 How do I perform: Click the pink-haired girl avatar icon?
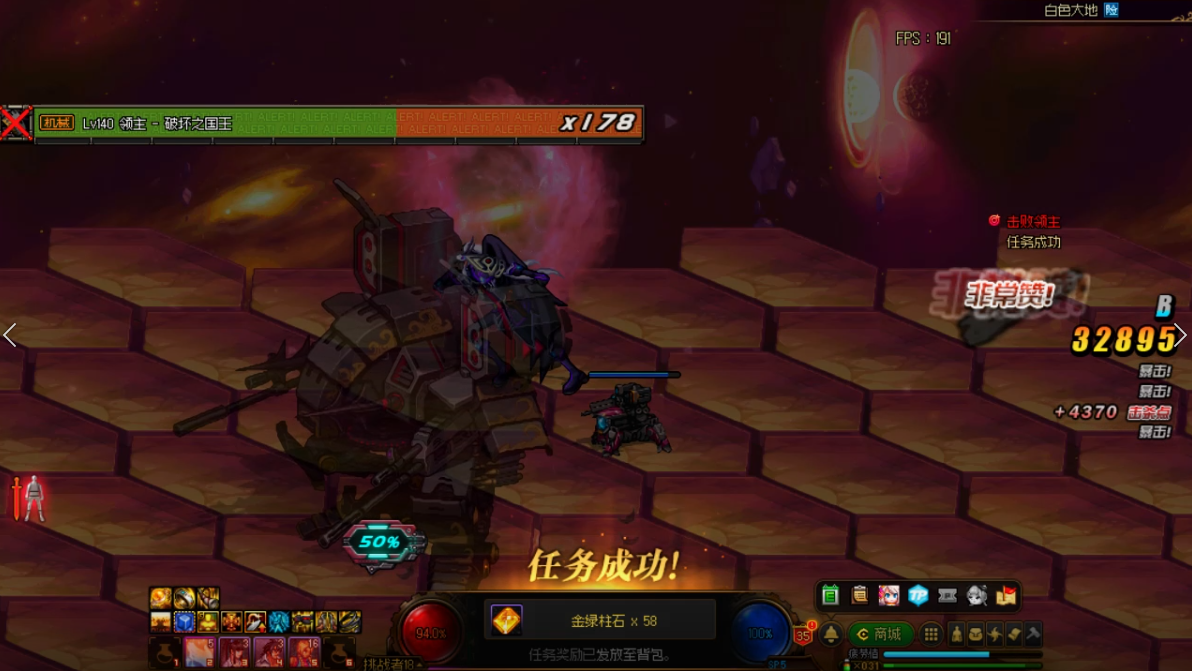(x=888, y=596)
